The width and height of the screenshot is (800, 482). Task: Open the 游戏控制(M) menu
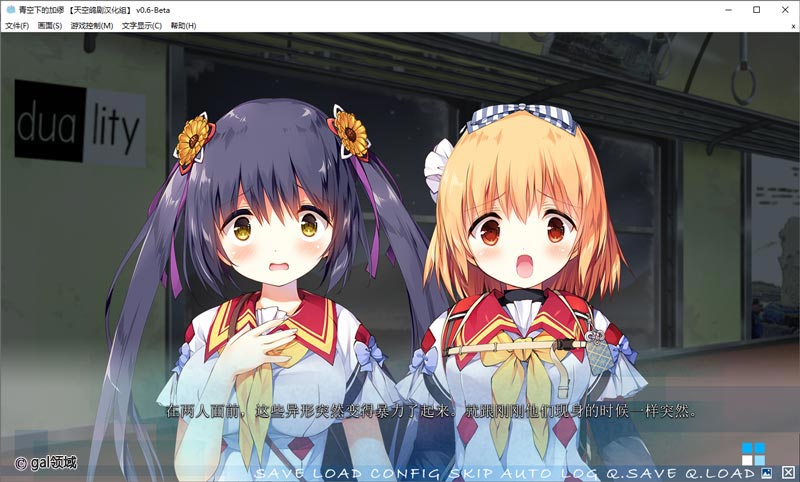click(91, 25)
